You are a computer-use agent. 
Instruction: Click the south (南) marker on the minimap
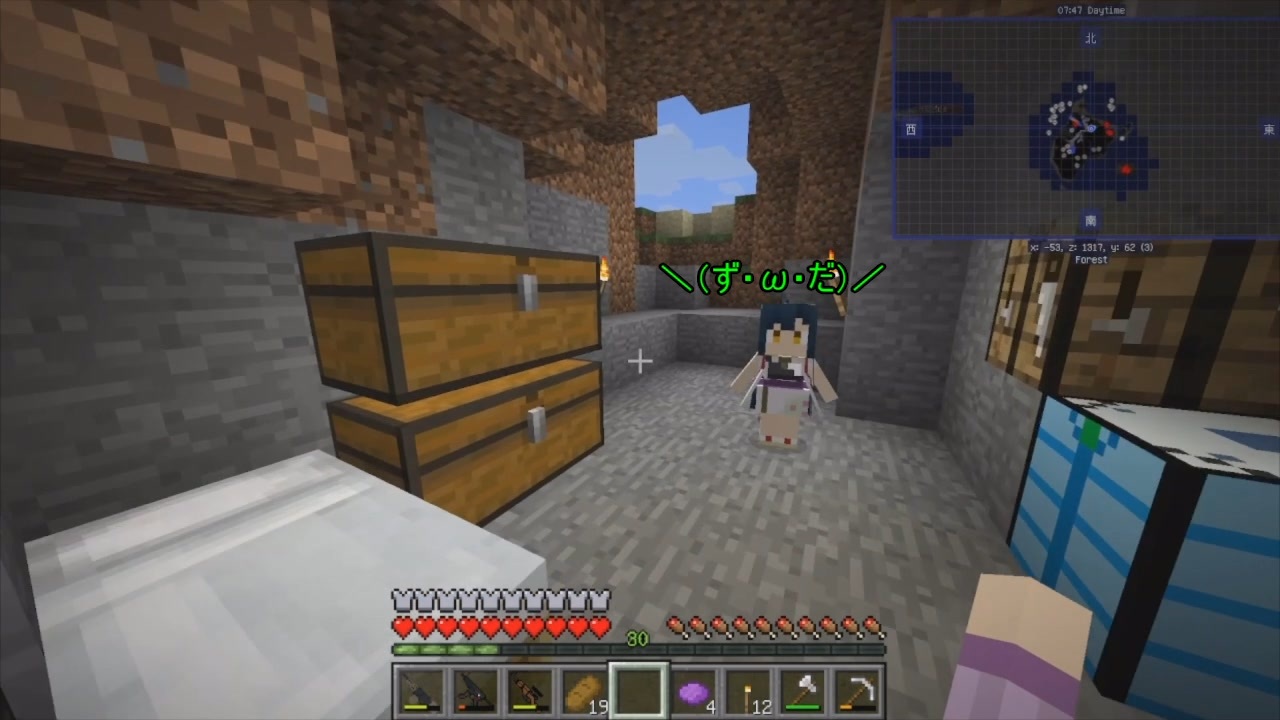click(1089, 222)
